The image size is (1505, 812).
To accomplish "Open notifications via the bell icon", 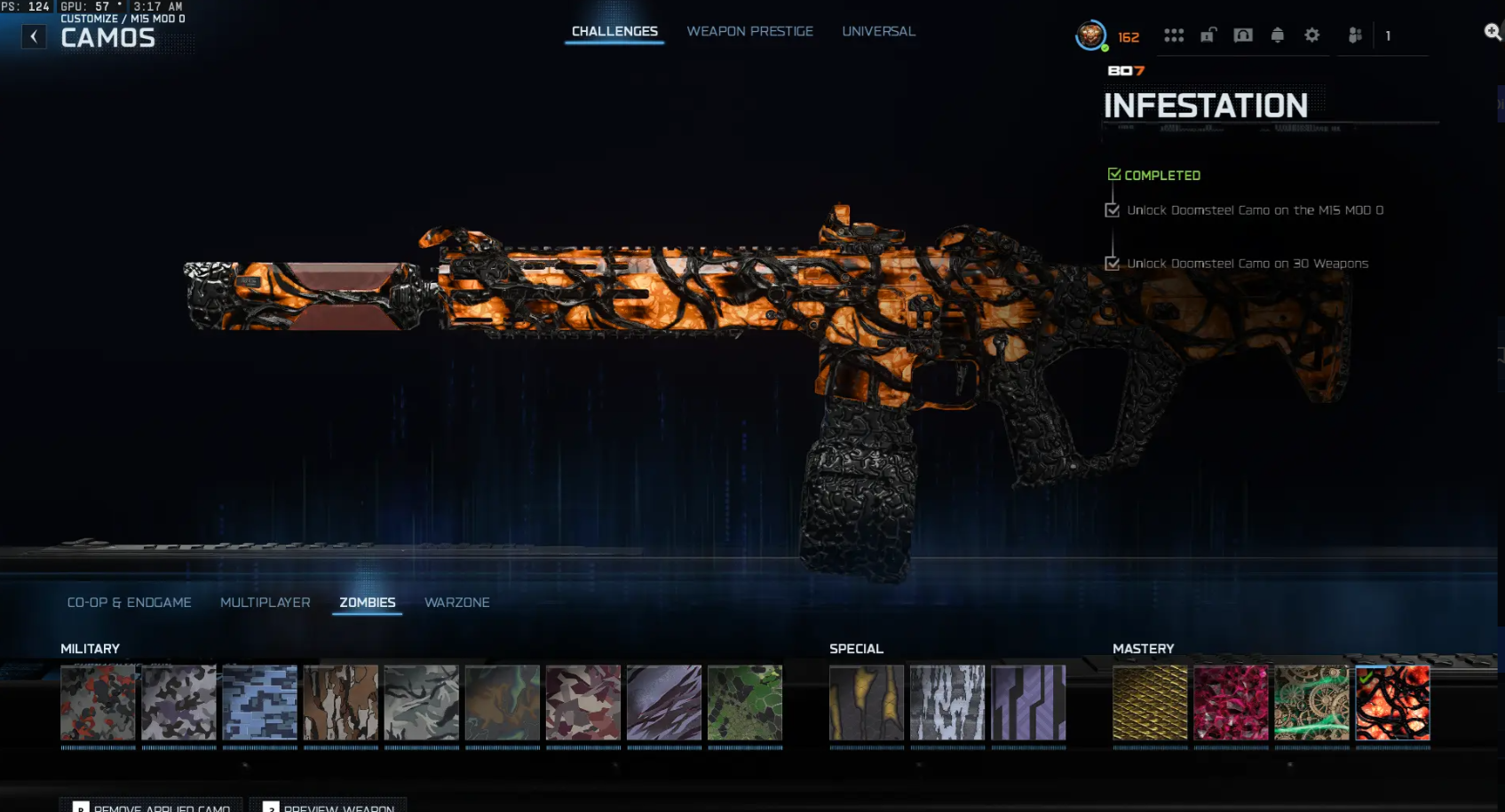I will (x=1278, y=35).
